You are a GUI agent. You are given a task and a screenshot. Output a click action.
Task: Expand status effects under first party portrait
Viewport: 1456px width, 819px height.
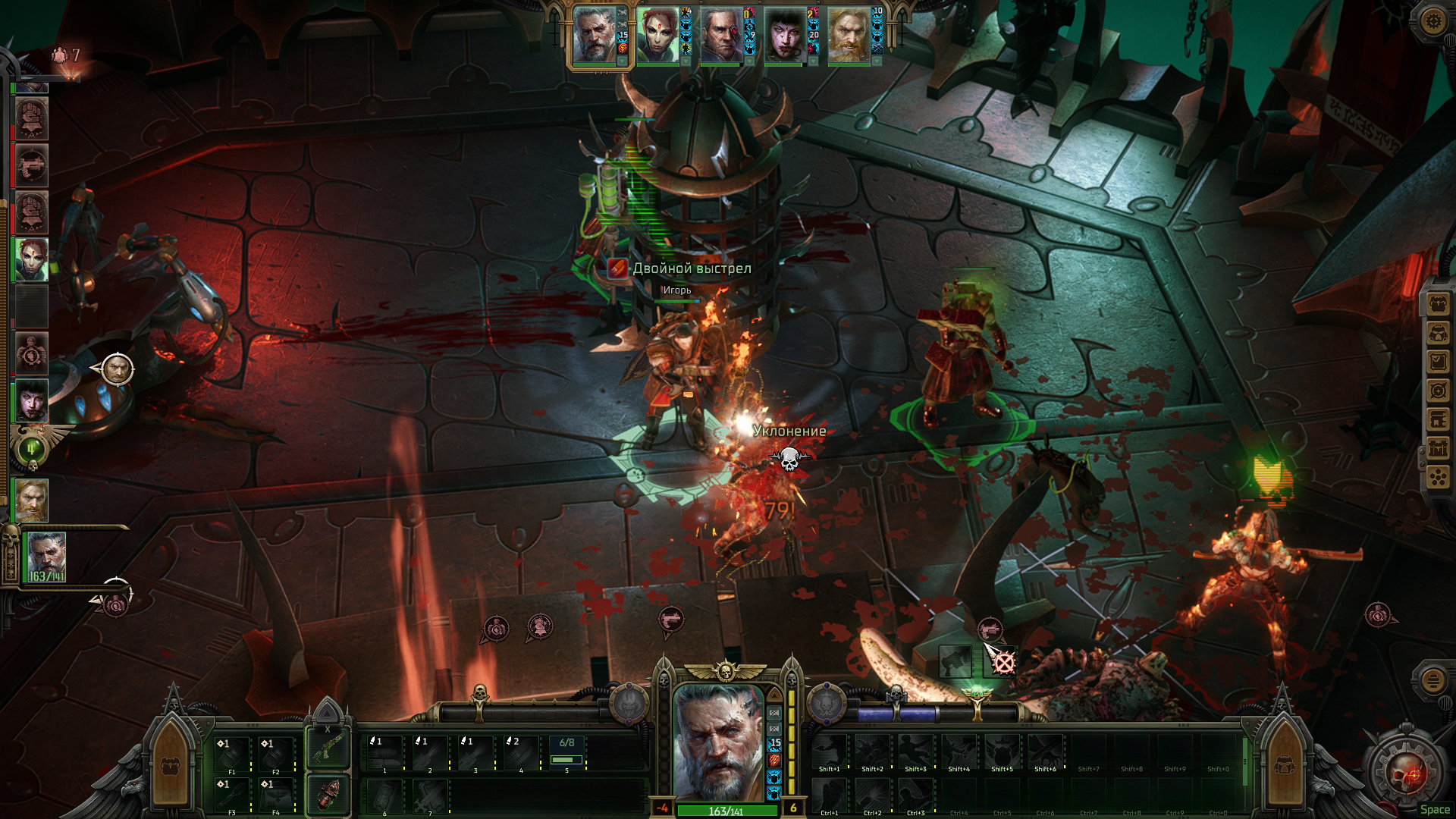point(623,61)
